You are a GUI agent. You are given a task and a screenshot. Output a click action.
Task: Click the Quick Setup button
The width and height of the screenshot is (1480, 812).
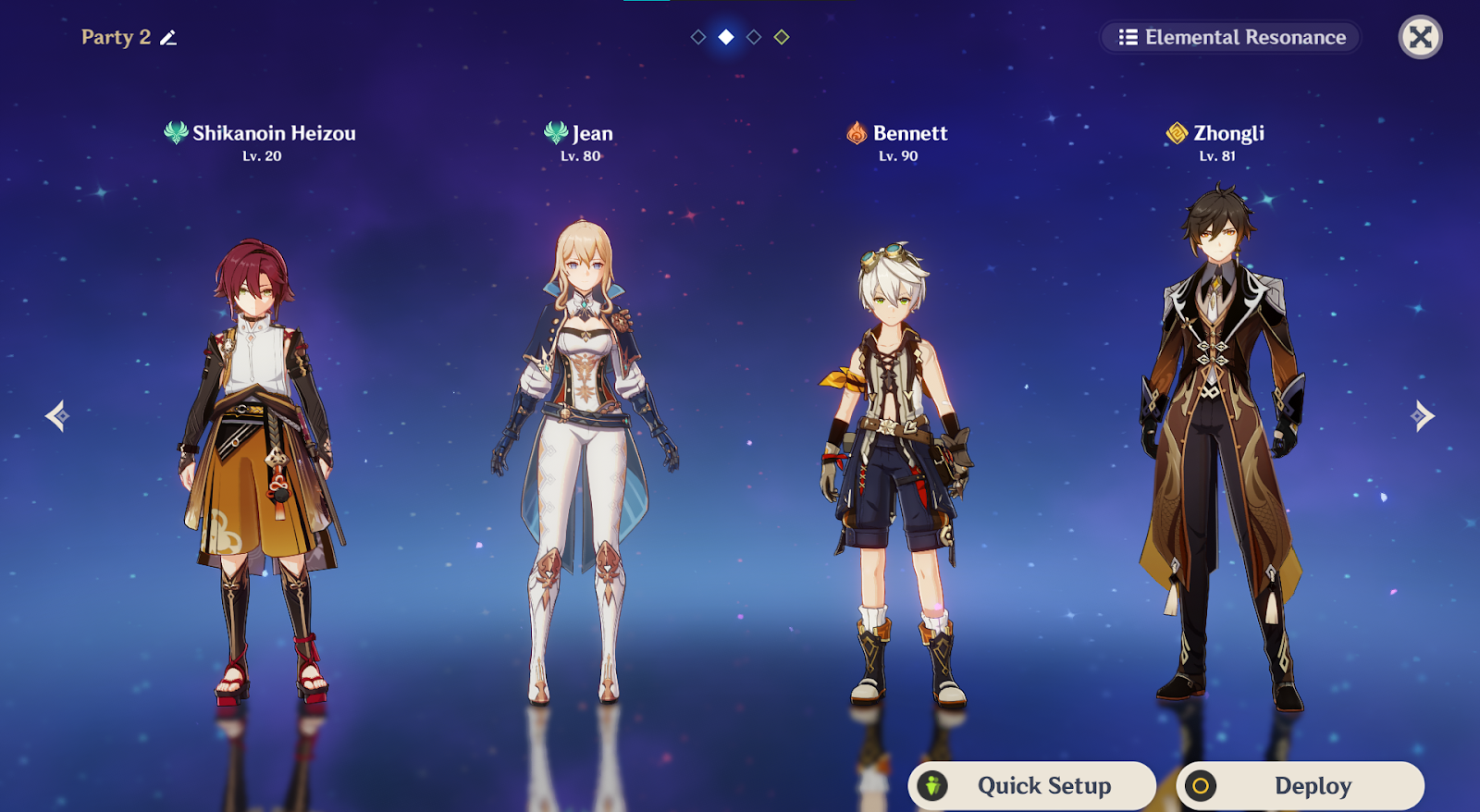[1032, 785]
